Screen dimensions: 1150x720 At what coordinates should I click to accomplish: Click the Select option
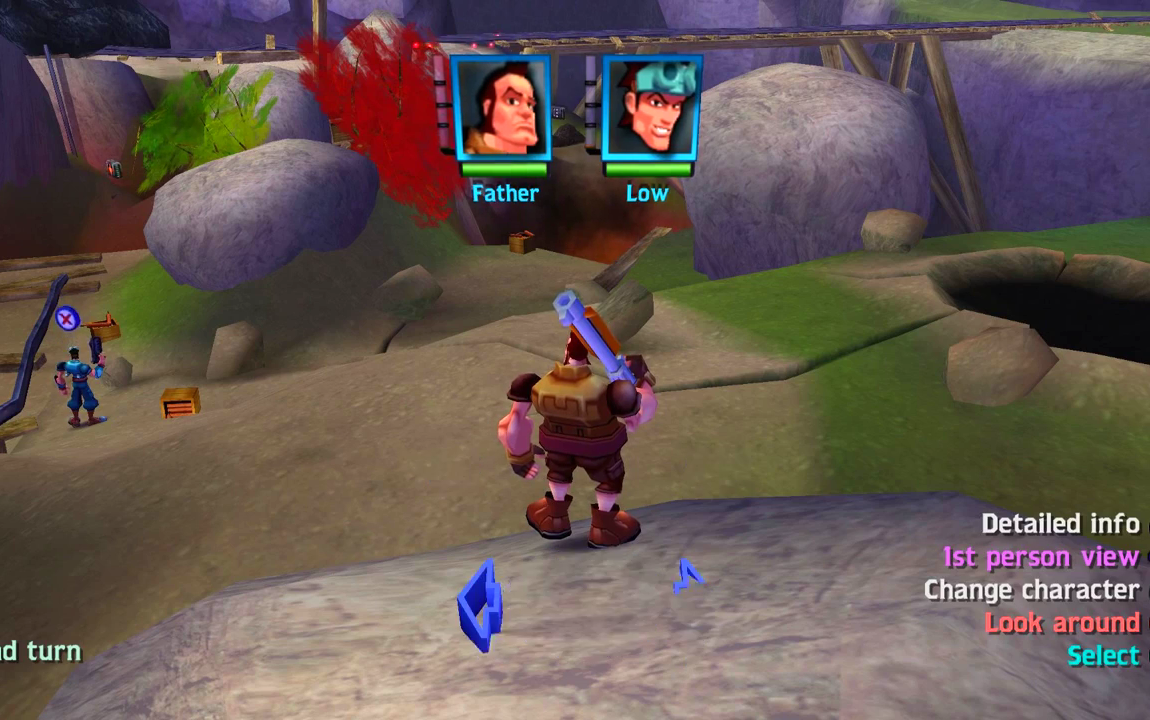tap(1103, 656)
